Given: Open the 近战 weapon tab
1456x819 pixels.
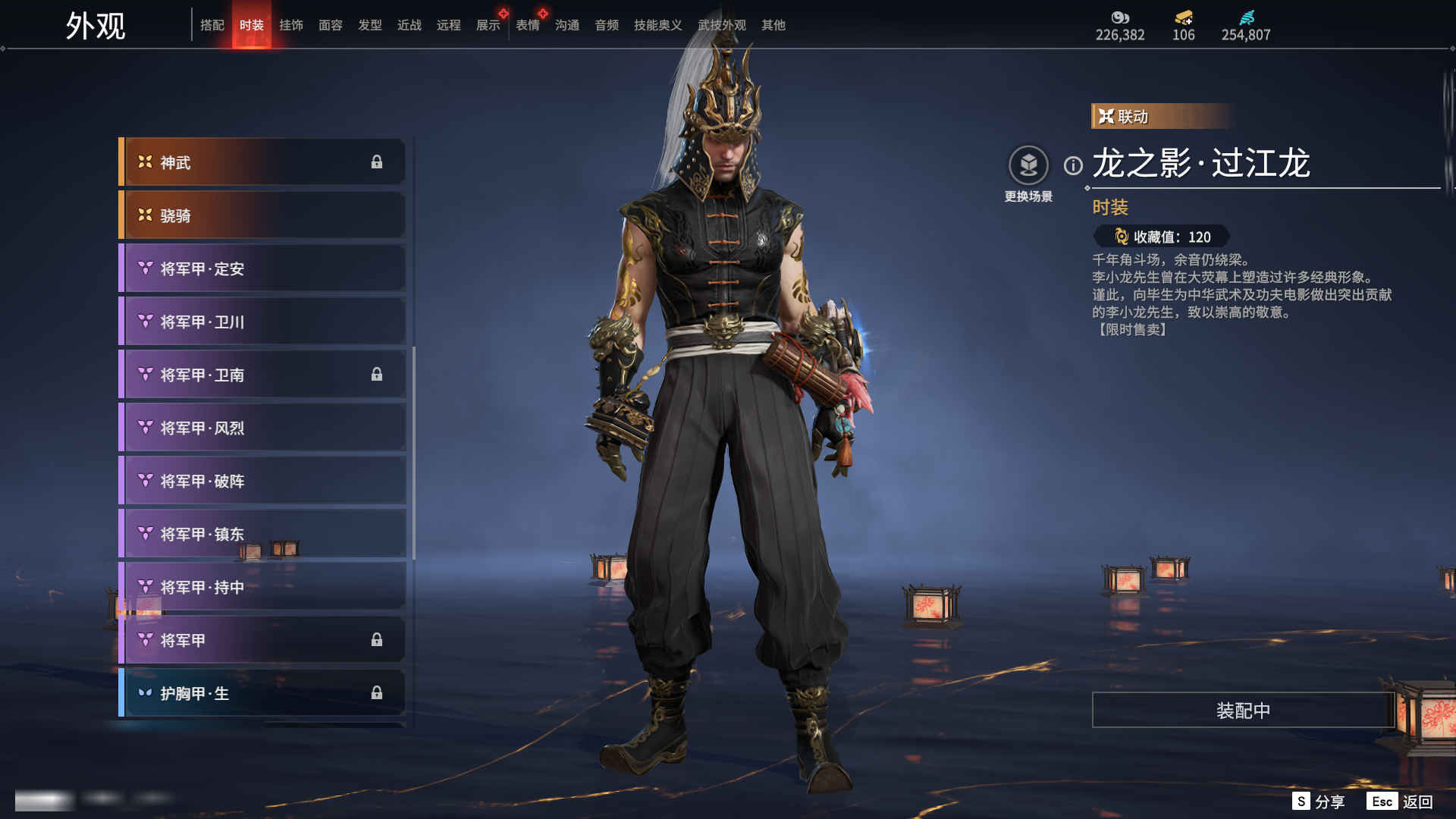Looking at the screenshot, I should pos(409,25).
